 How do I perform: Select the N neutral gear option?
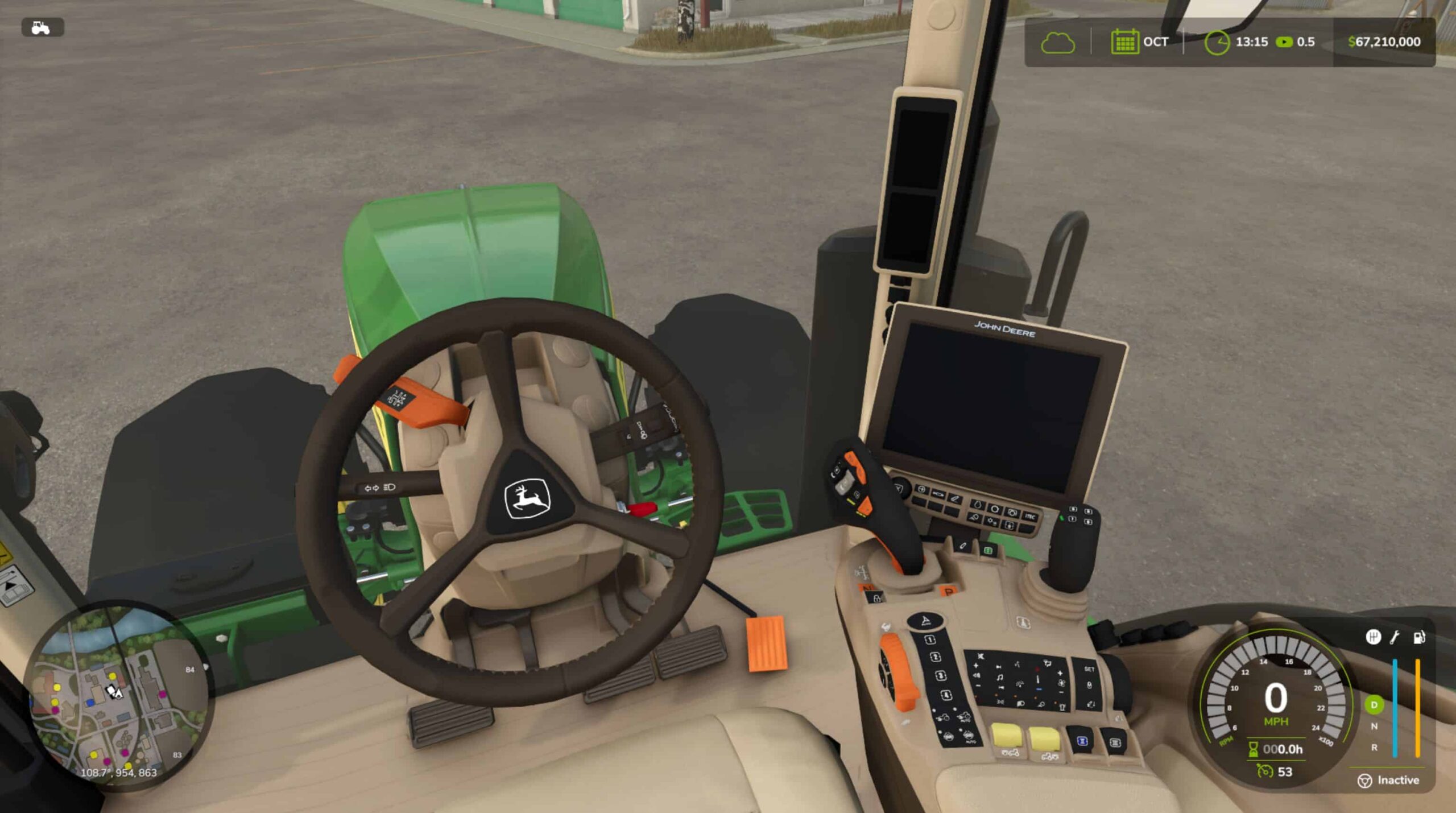1374,726
